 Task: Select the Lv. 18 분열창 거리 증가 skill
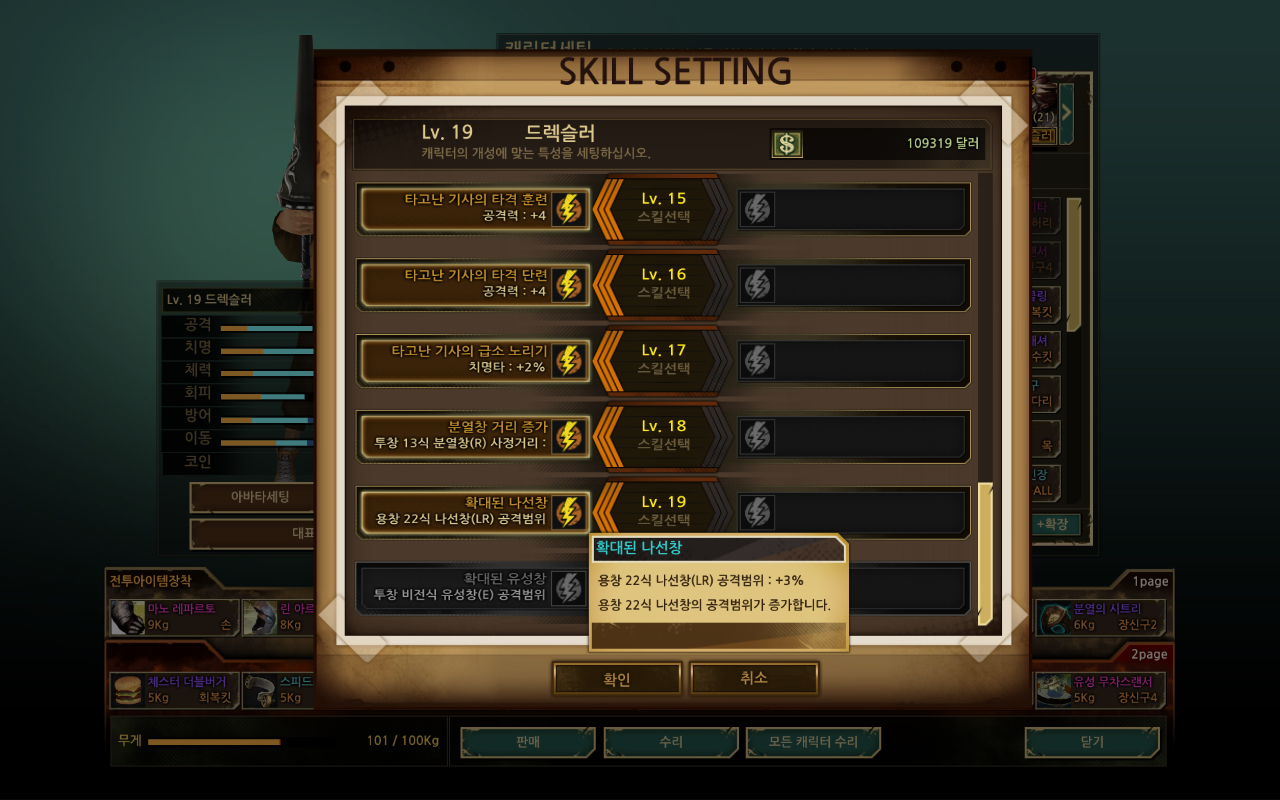474,436
